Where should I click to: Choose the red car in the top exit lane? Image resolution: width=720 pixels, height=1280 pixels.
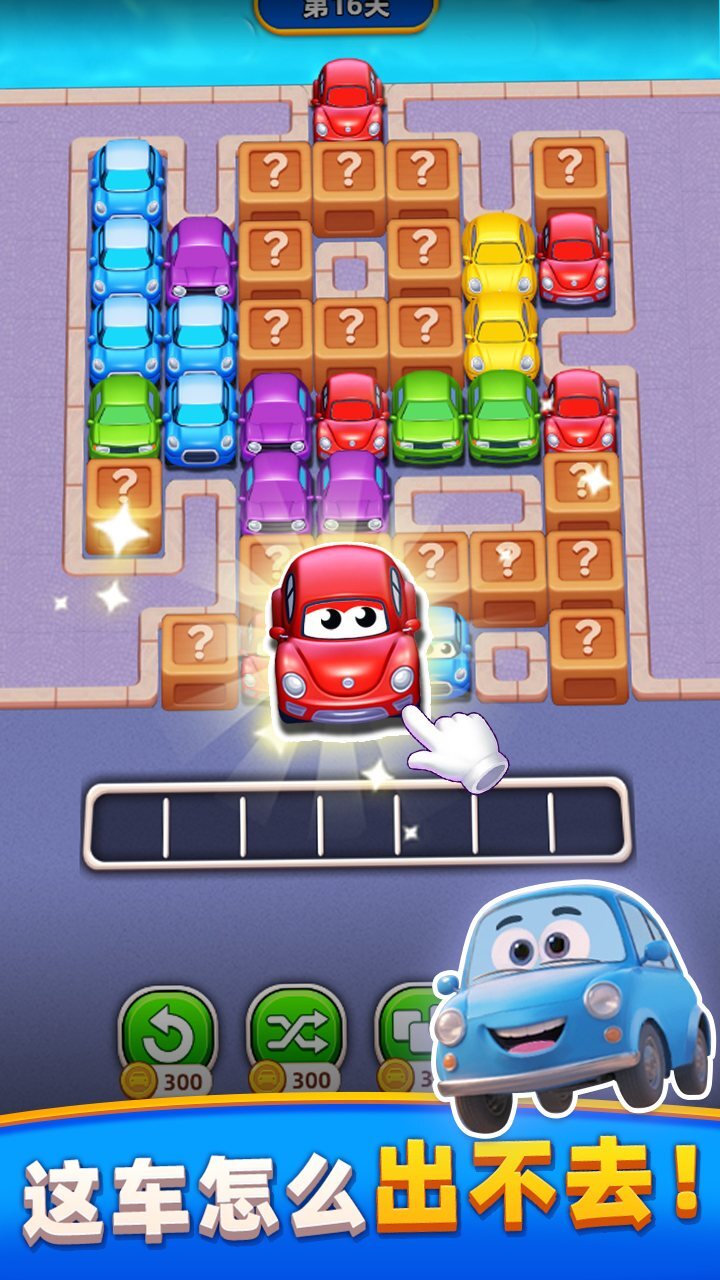tap(348, 100)
